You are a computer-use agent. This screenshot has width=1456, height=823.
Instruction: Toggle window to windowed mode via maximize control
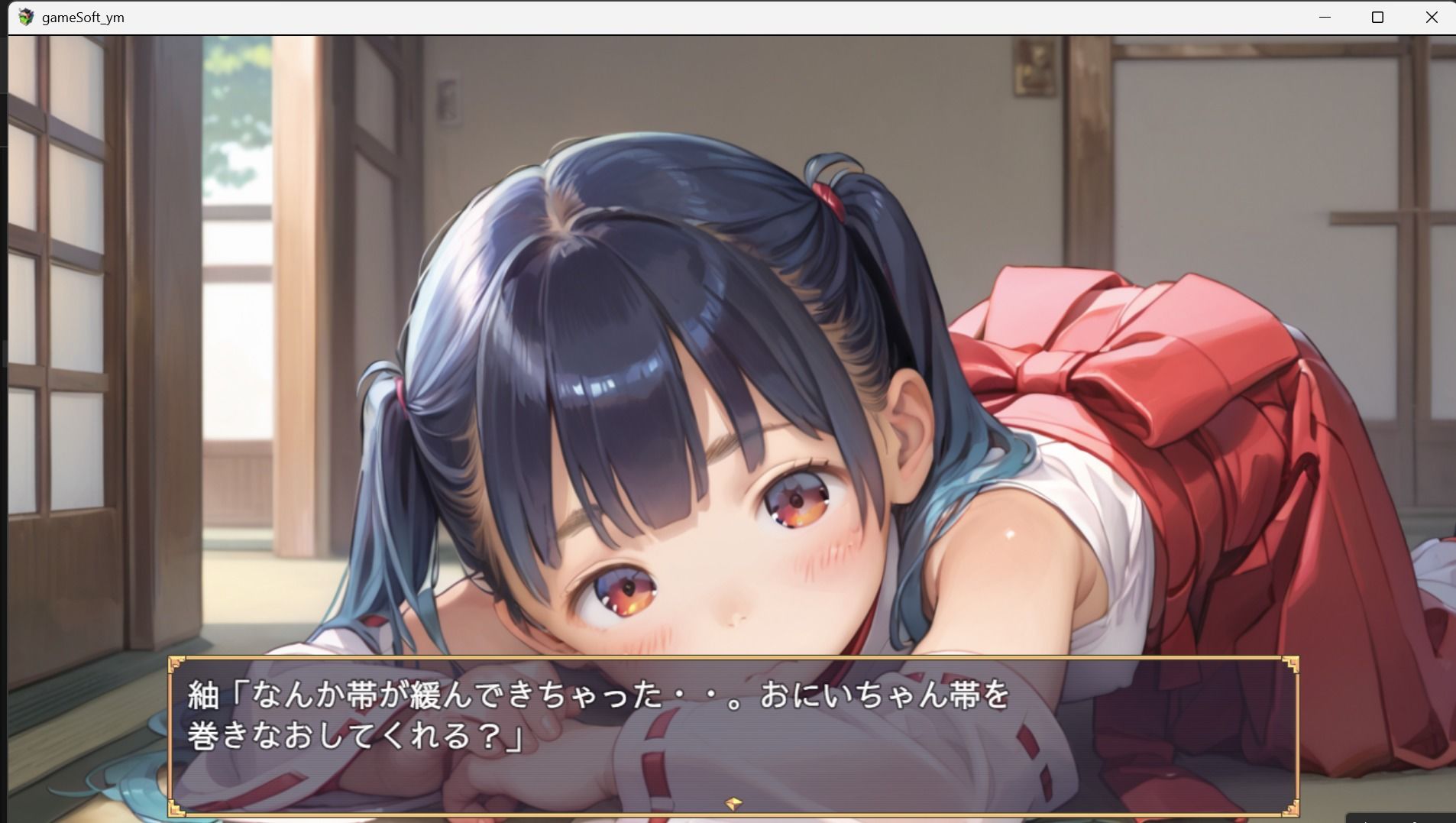(1377, 17)
